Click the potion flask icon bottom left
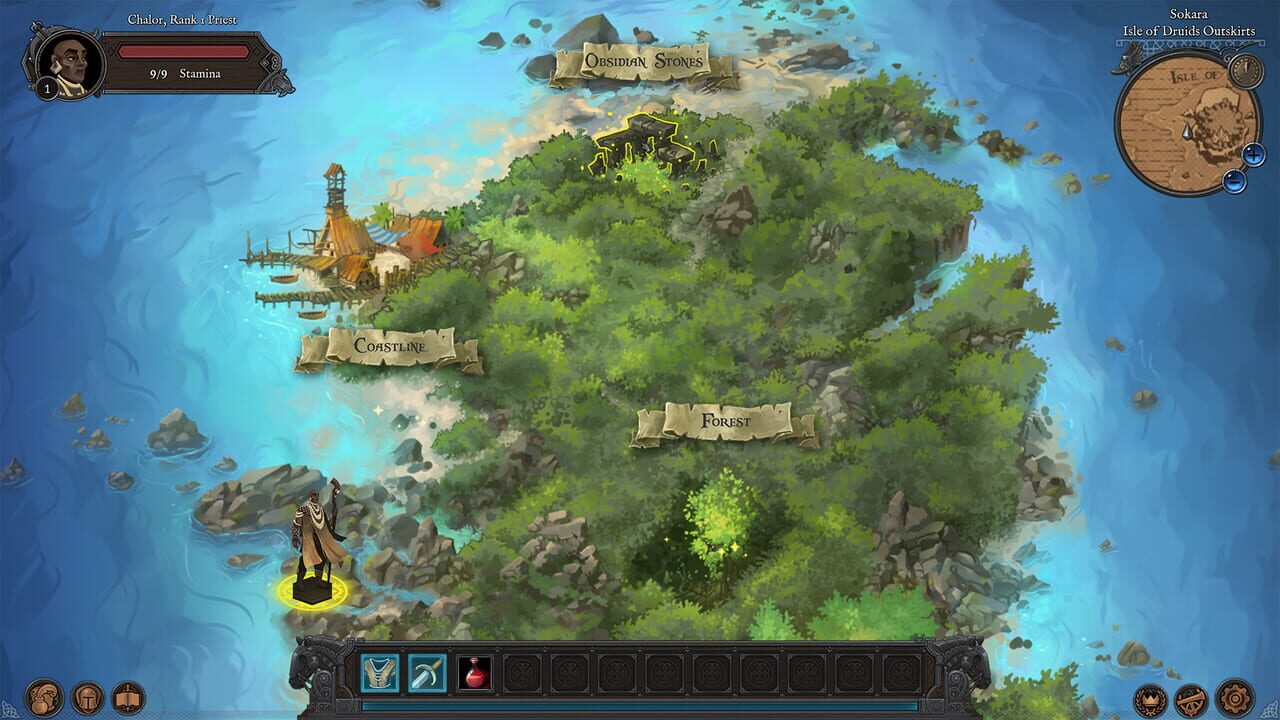This screenshot has width=1280, height=720. [x=43, y=700]
